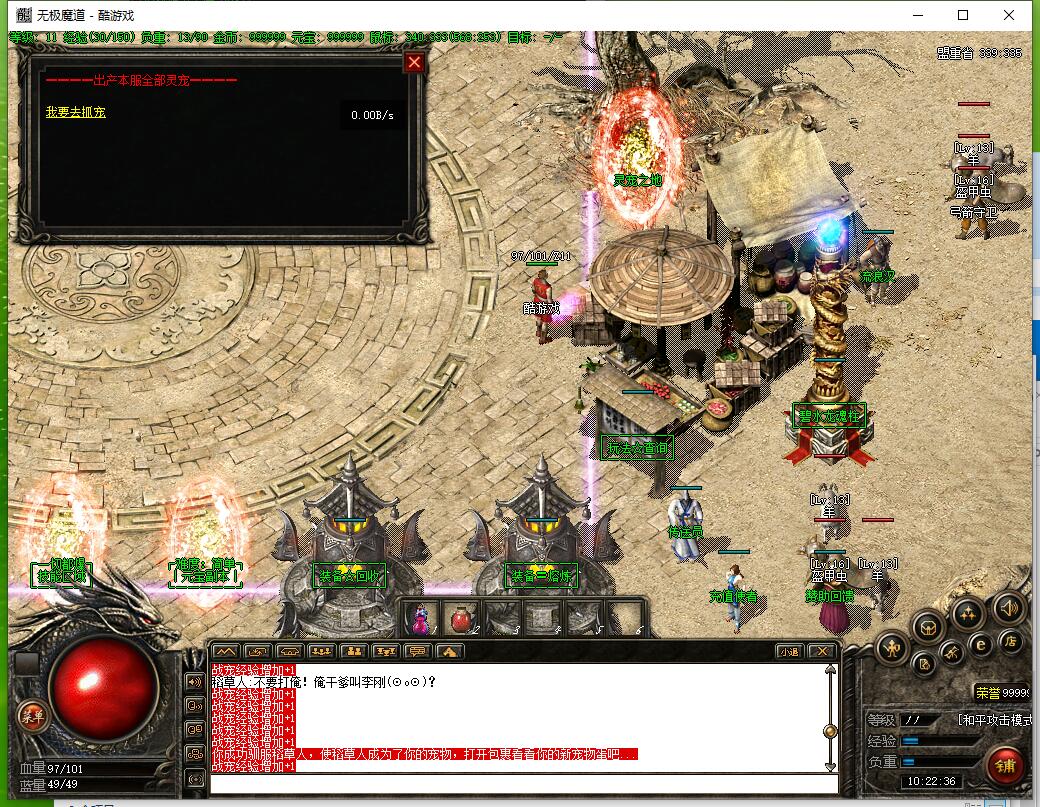The image size is (1040, 807).
Task: Toggle the chat speaker channel button
Action: [194, 682]
